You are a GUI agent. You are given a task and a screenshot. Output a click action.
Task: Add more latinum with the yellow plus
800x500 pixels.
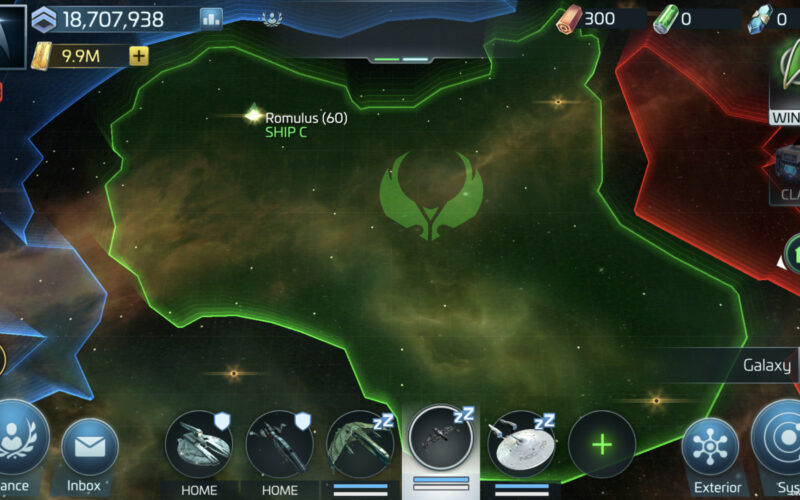[x=139, y=56]
